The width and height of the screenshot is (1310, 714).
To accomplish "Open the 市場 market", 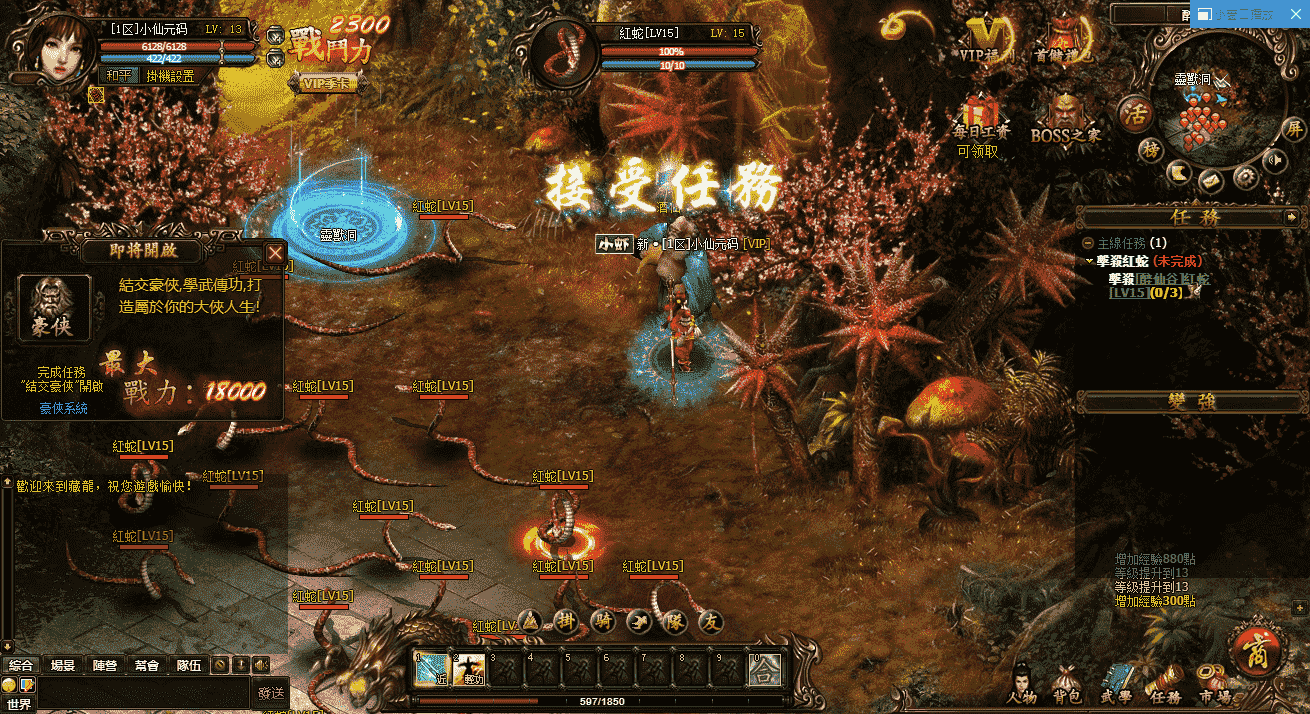I will click(x=1215, y=686).
